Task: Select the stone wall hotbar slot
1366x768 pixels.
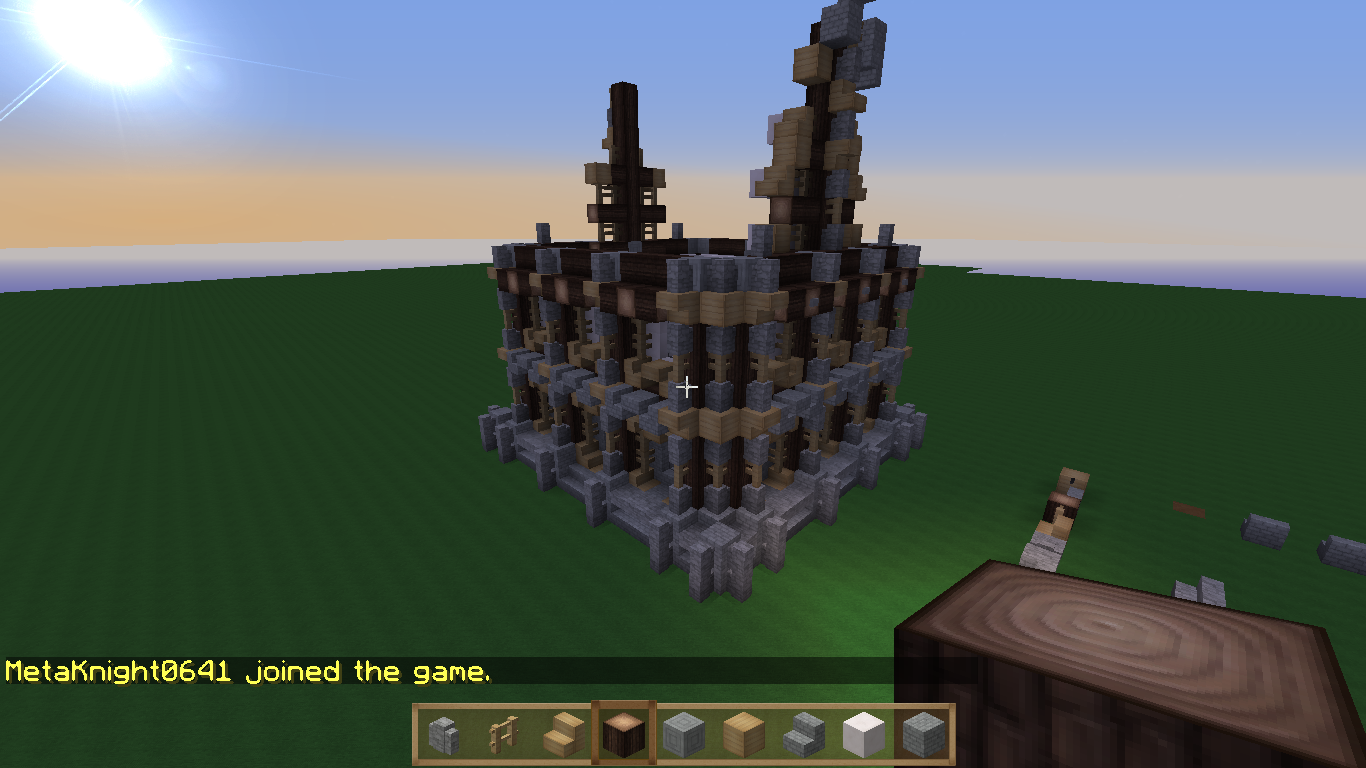Action: pos(443,735)
